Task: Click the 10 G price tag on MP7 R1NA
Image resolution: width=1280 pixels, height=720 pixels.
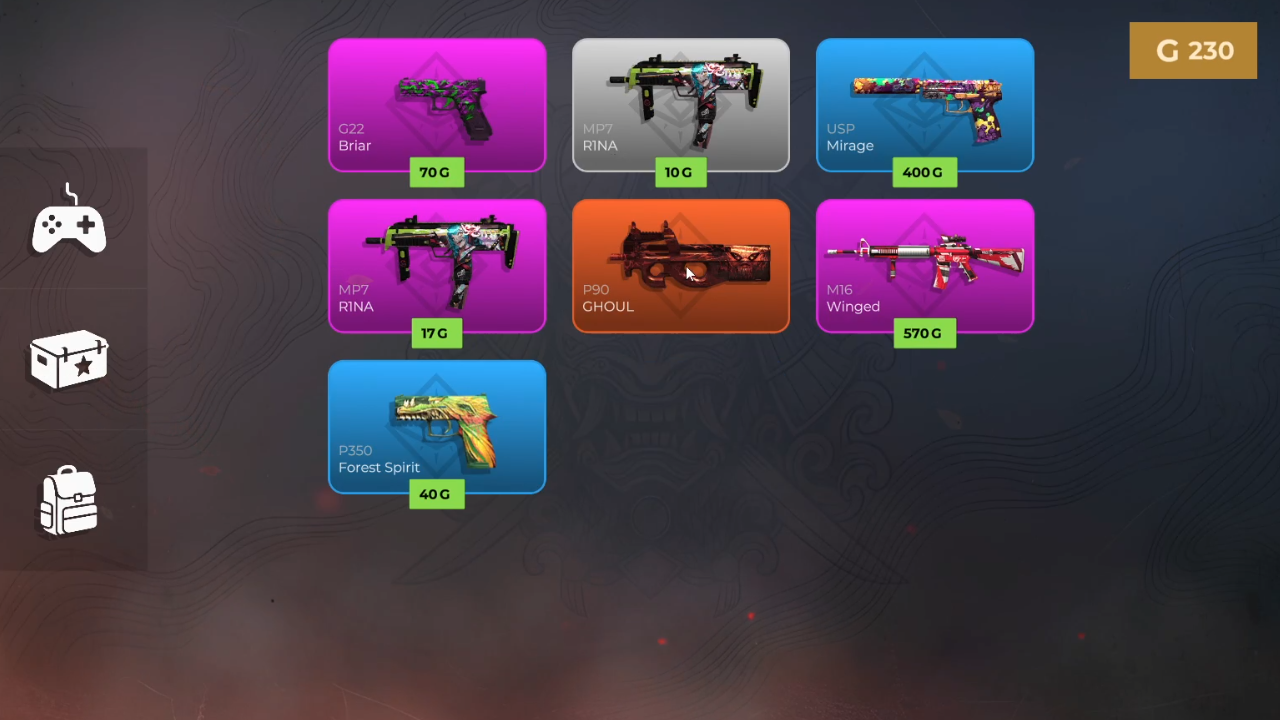Action: tap(680, 172)
